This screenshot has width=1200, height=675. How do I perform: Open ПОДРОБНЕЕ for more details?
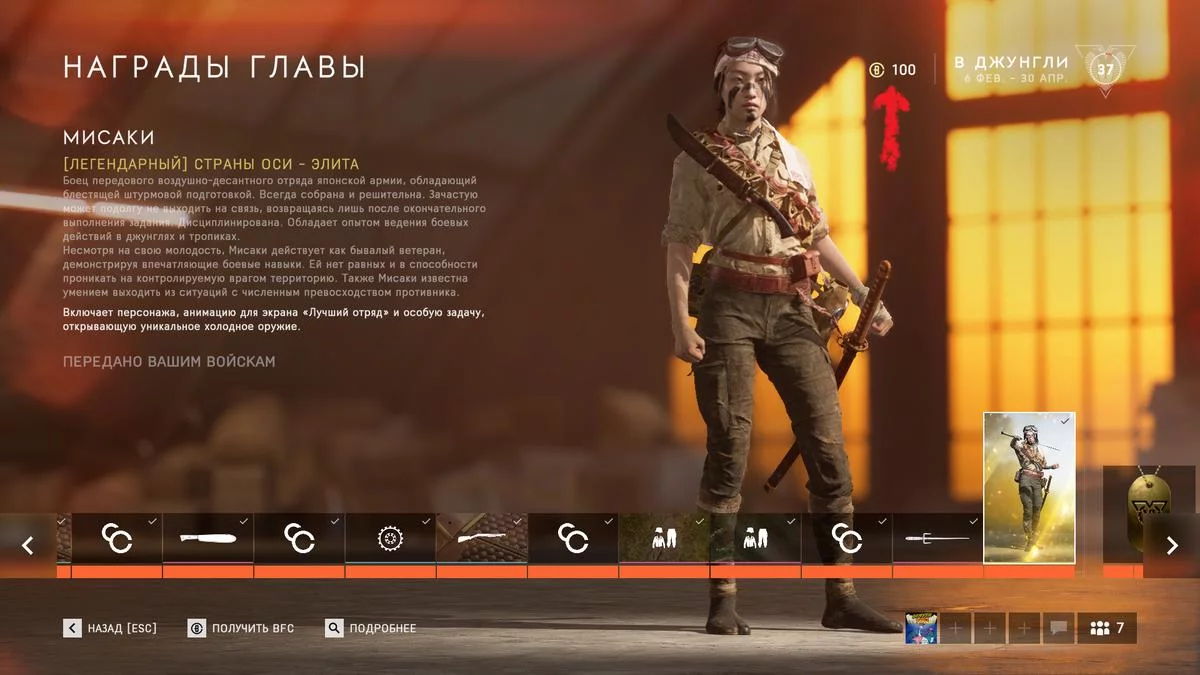pos(371,628)
